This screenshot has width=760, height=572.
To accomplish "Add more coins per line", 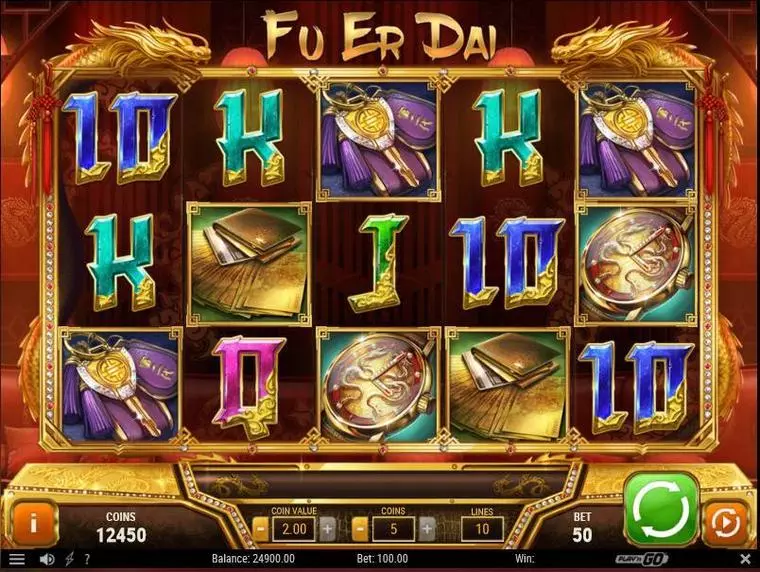I will (x=427, y=527).
